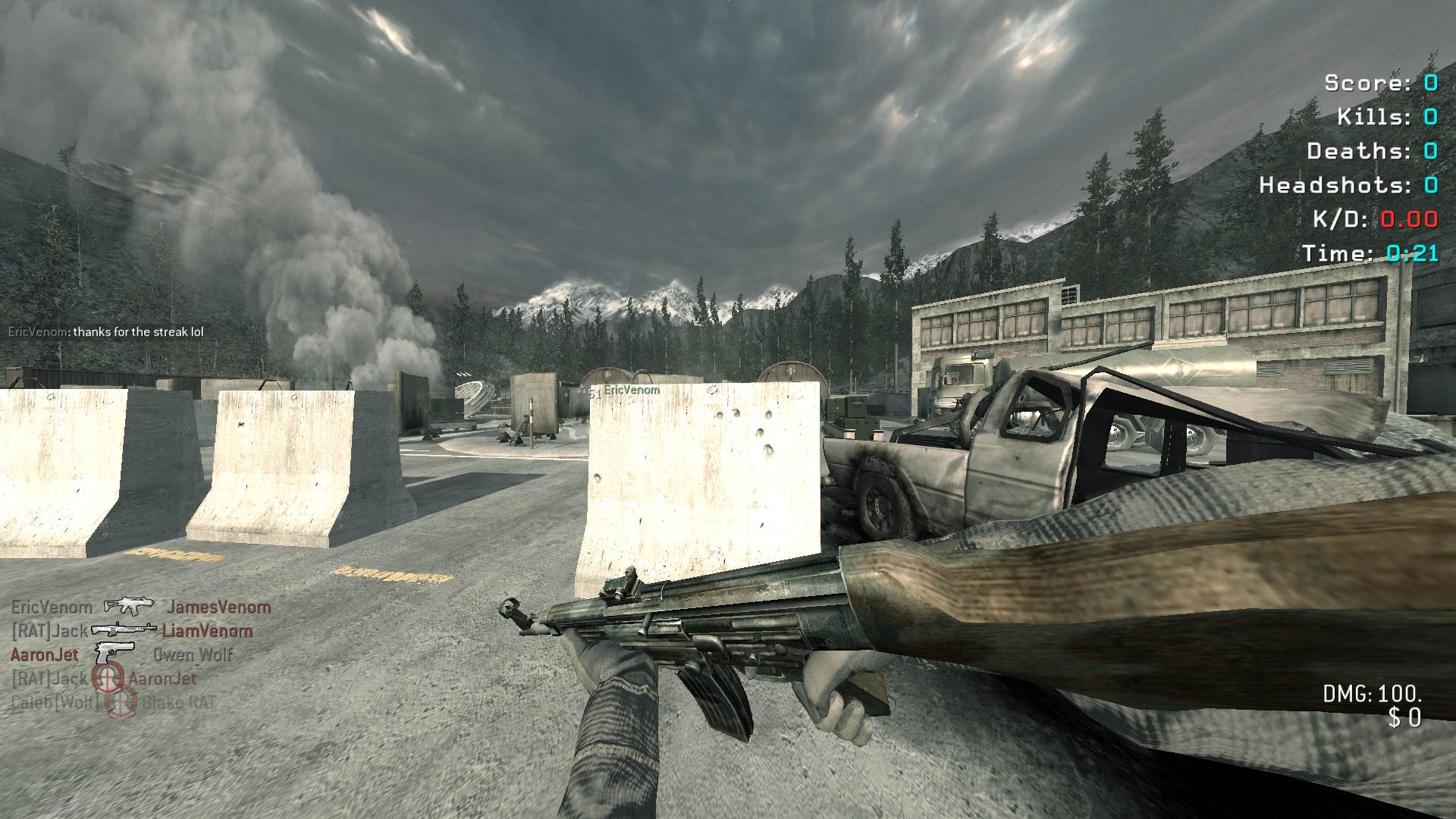
Task: Click the Caleb[Wolf] headshot kill feed entry
Action: click(114, 702)
